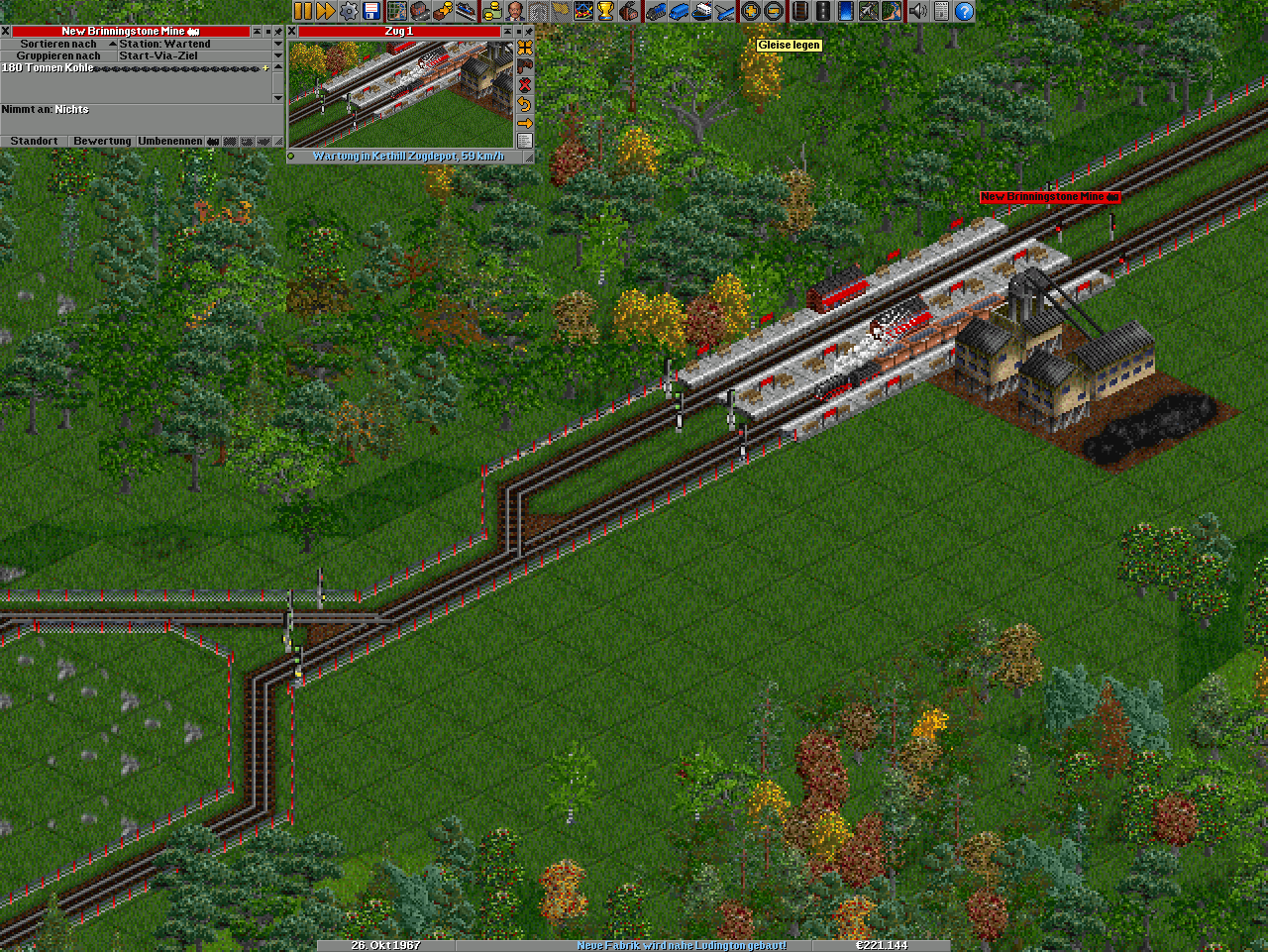1268x952 pixels.
Task: Close the Zug 1 train window
Action: click(x=292, y=32)
